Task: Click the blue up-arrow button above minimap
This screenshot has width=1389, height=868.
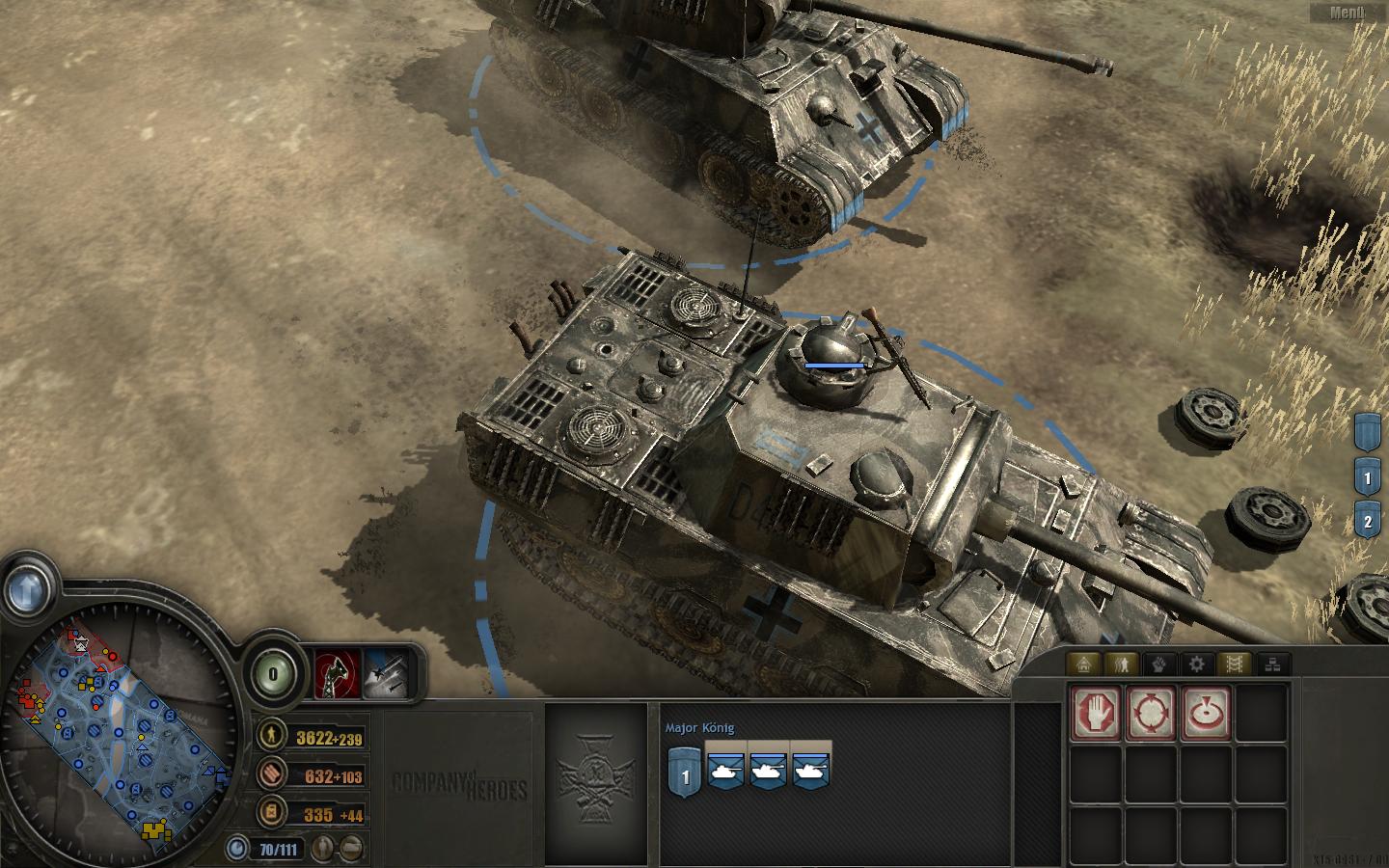Action: (x=28, y=584)
